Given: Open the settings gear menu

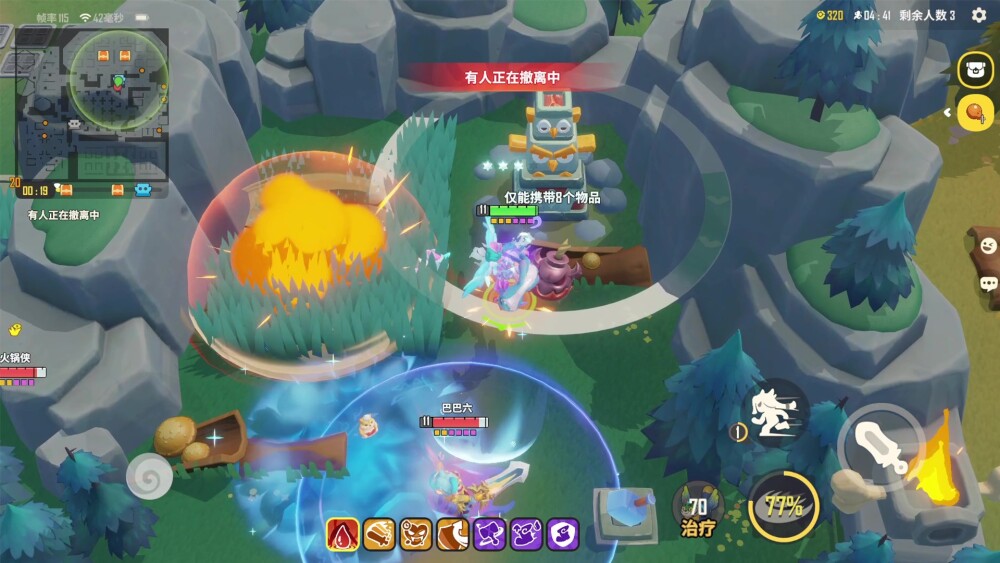Looking at the screenshot, I should [x=979, y=15].
